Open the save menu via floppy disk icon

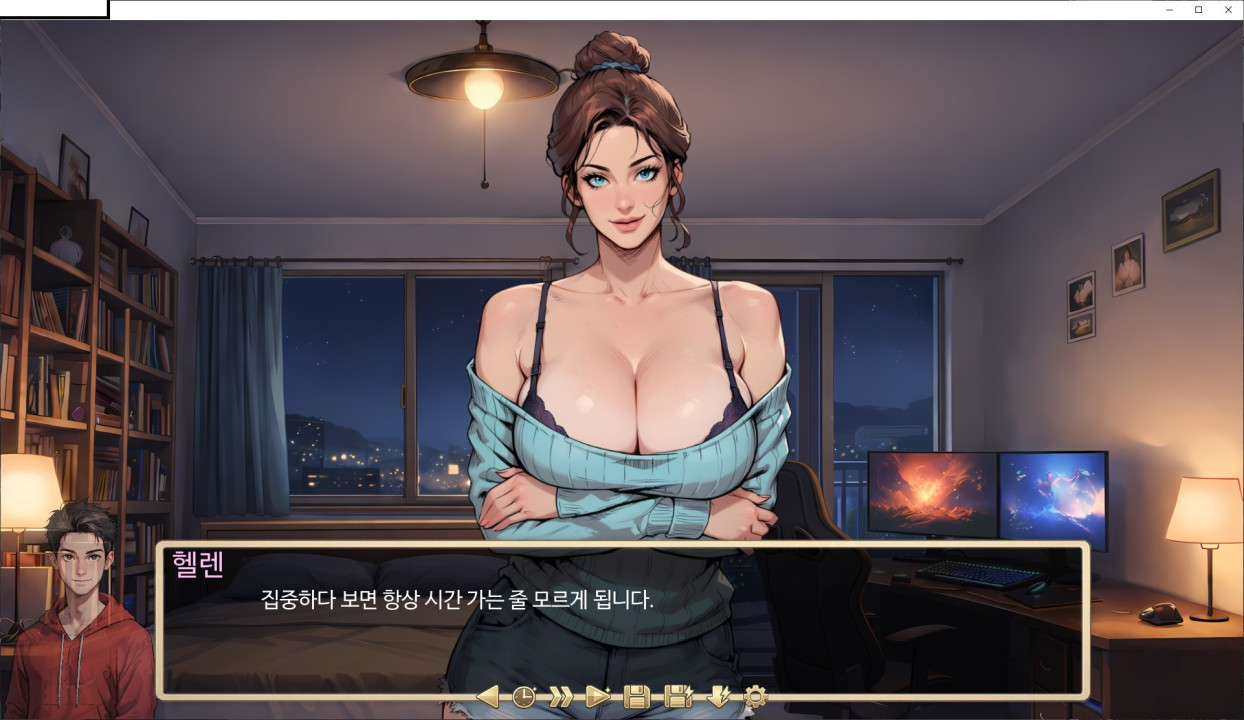pyautogui.click(x=636, y=696)
